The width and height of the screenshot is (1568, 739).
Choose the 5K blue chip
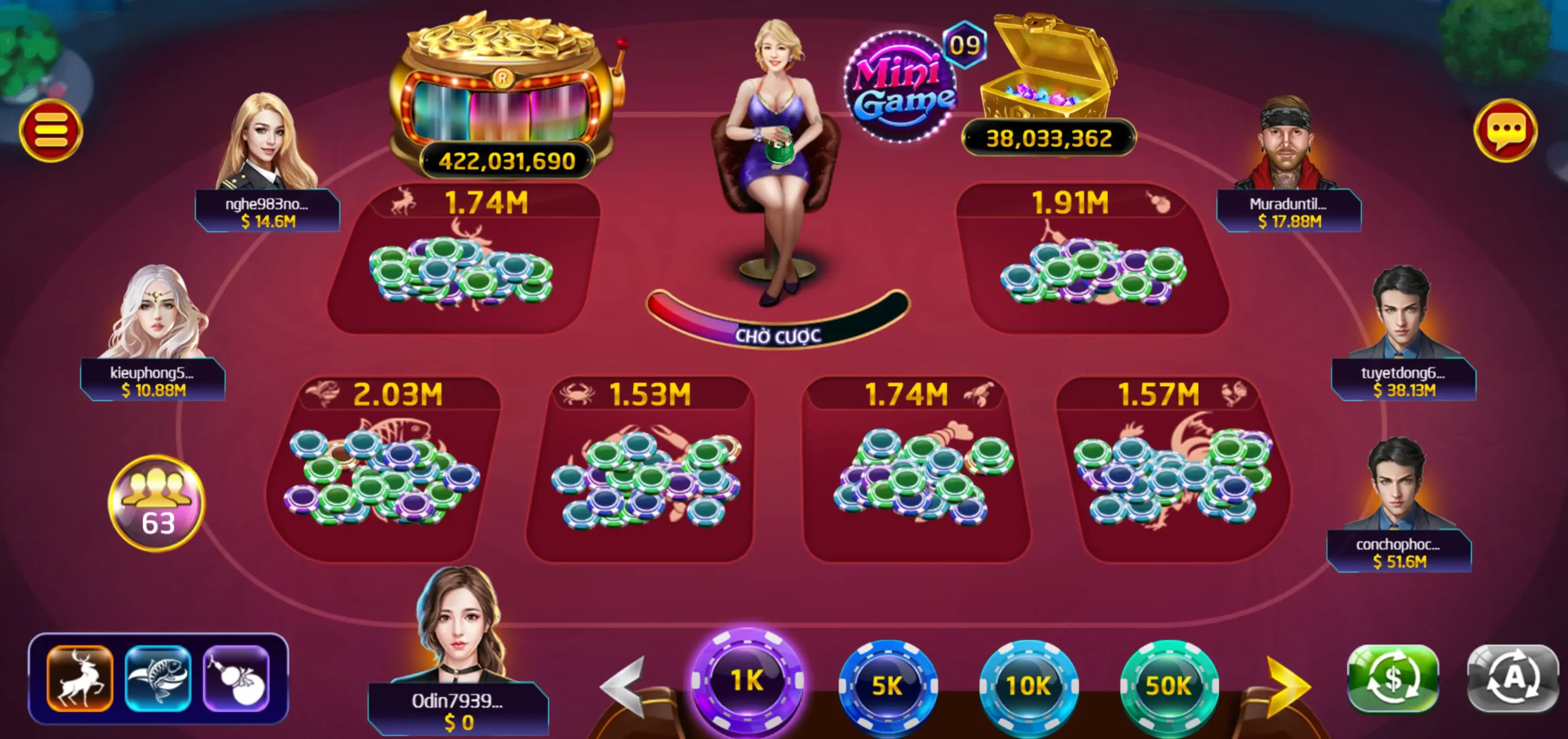click(x=888, y=686)
